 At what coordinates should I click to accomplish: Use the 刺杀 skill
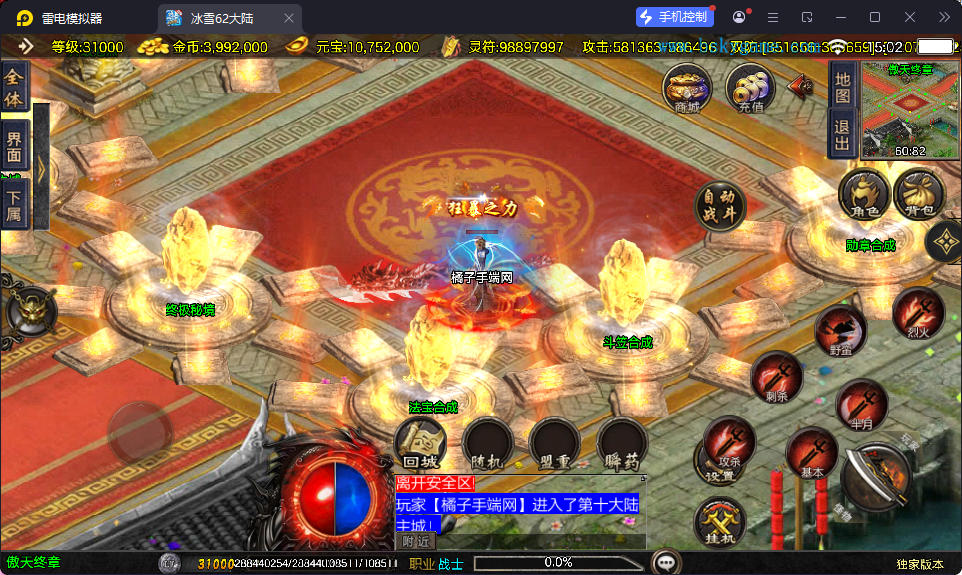[x=776, y=377]
